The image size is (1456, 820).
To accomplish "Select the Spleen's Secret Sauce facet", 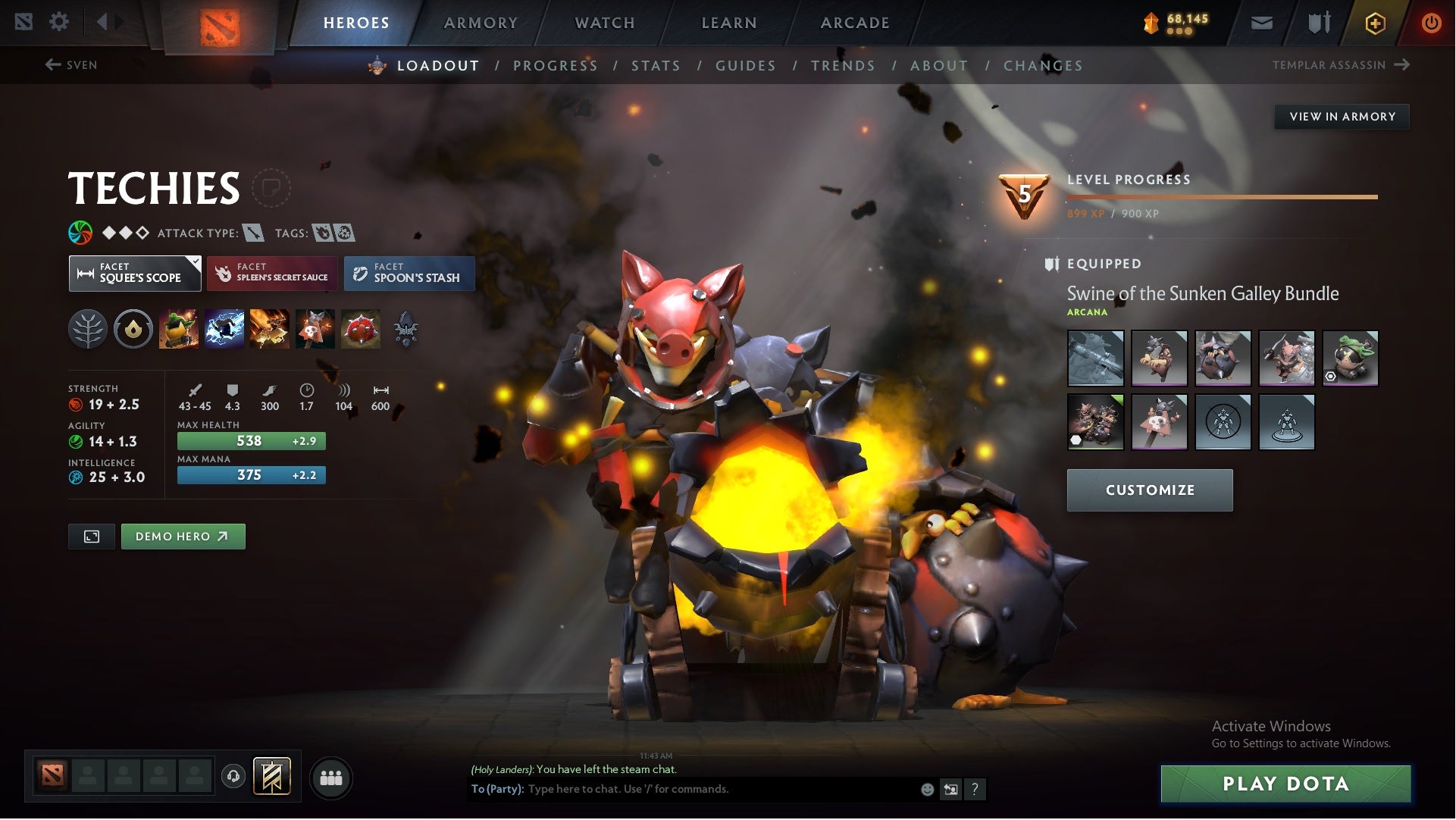I will point(272,273).
